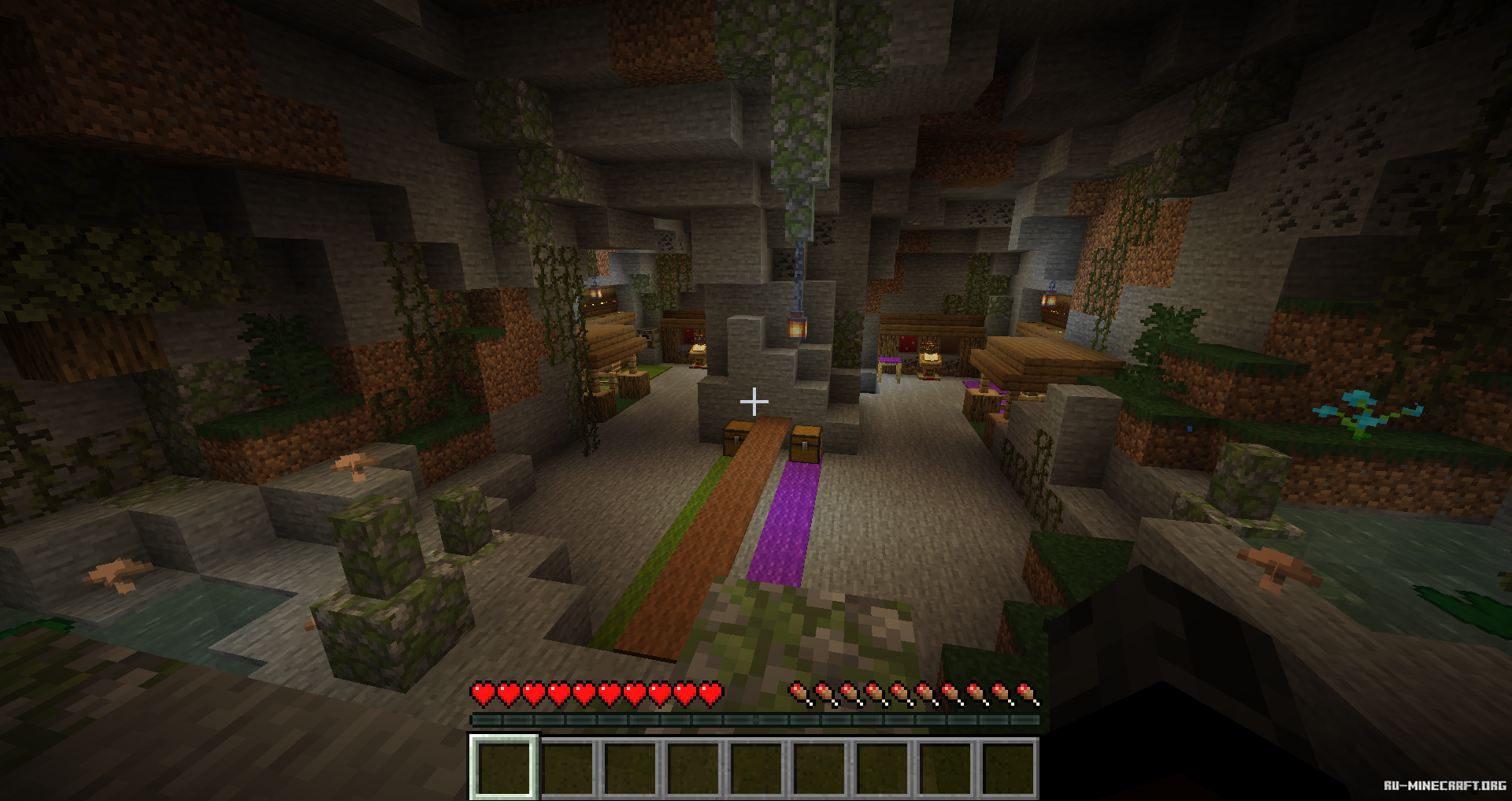Click the lectern with the open book
The width and height of the screenshot is (1512, 801).
[930, 357]
